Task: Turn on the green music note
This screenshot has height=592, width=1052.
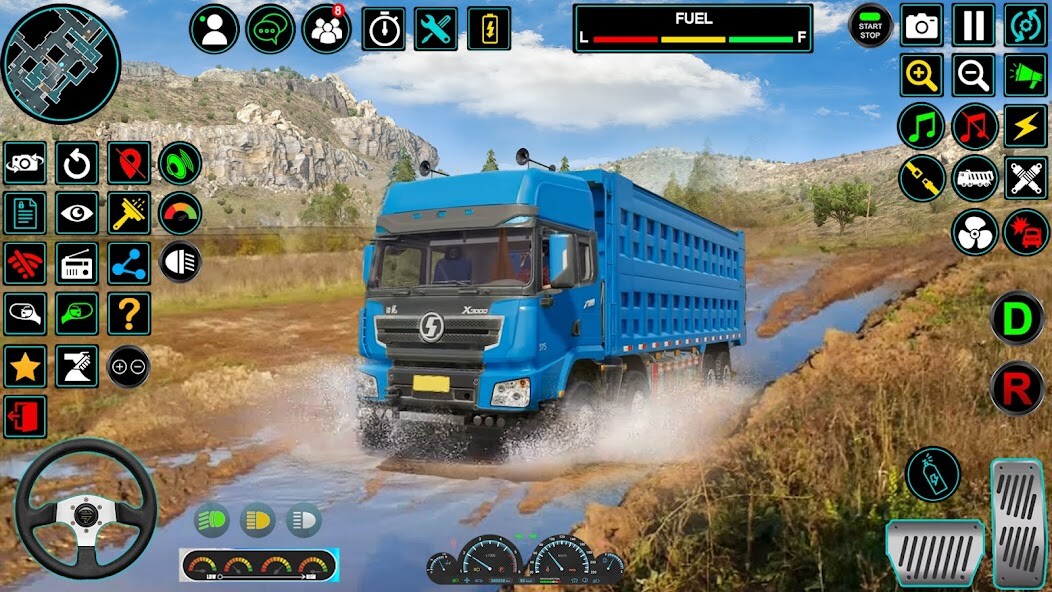Action: tap(922, 127)
